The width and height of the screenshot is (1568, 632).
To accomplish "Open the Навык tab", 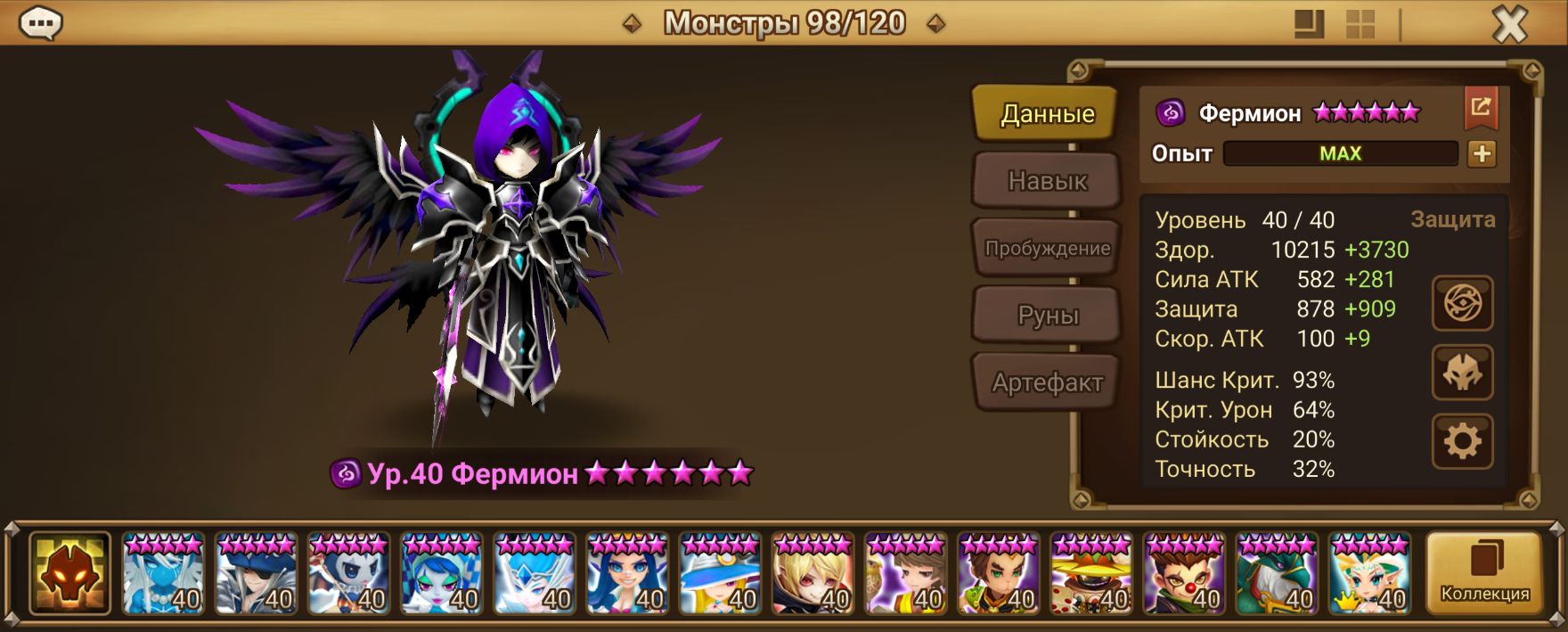I will pyautogui.click(x=1047, y=181).
